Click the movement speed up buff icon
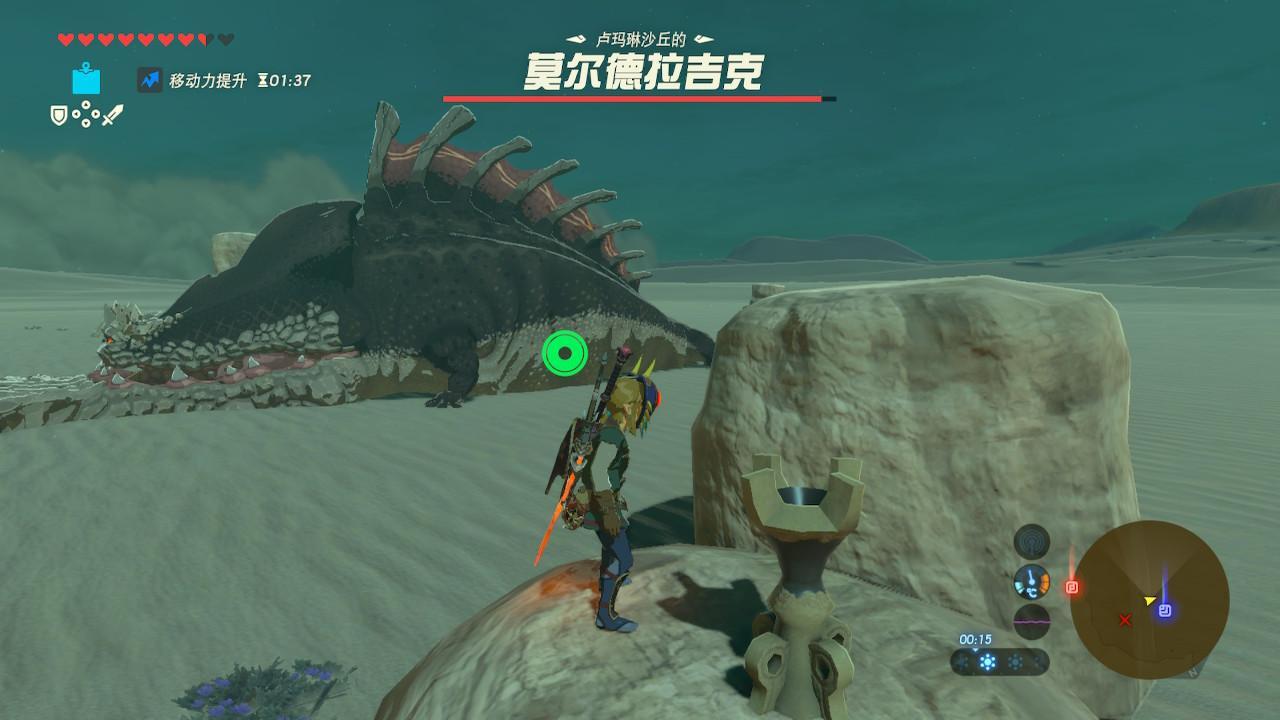Image resolution: width=1280 pixels, height=720 pixels. [149, 80]
